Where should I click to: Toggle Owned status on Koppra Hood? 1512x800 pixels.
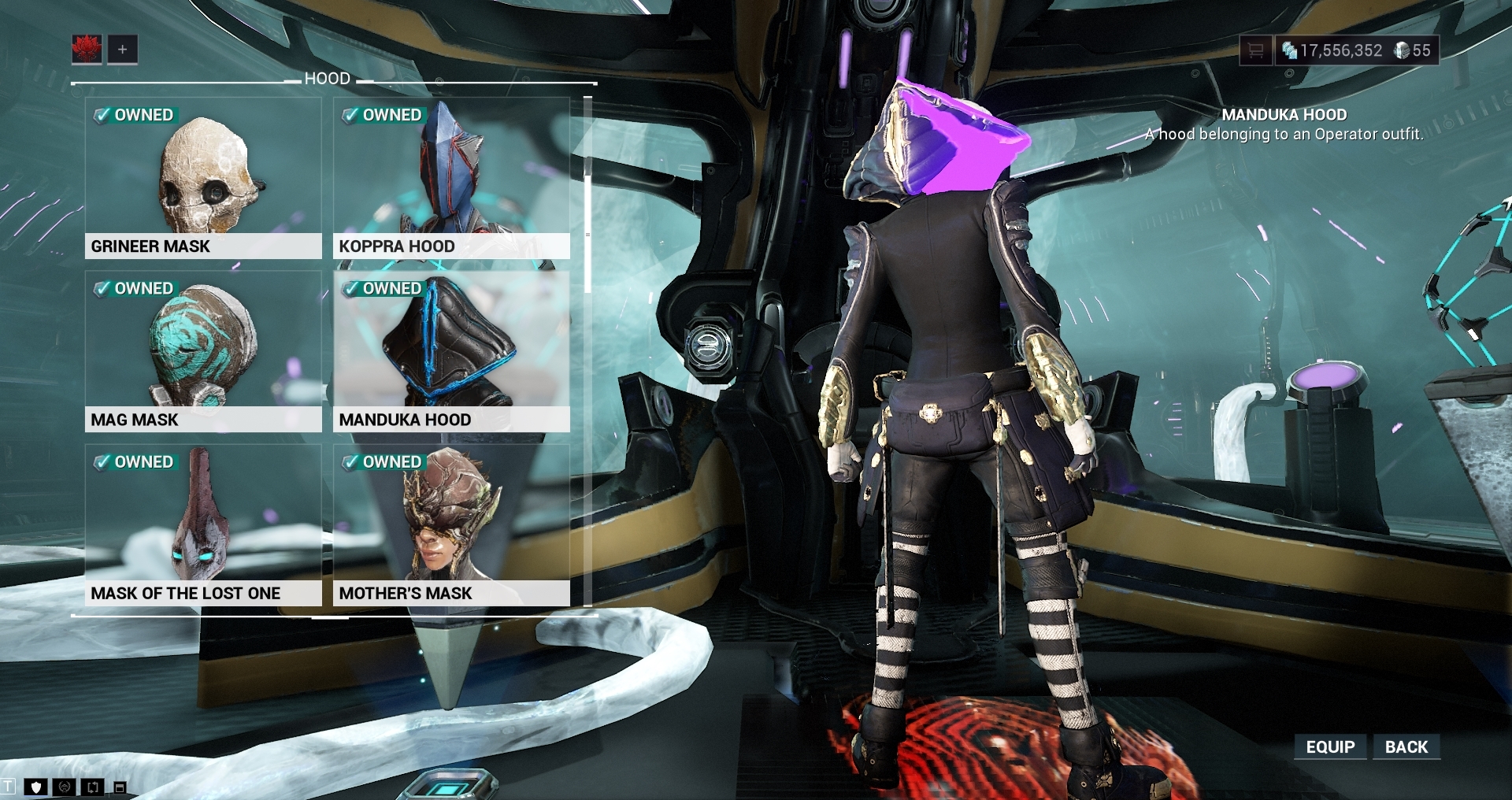click(x=384, y=114)
